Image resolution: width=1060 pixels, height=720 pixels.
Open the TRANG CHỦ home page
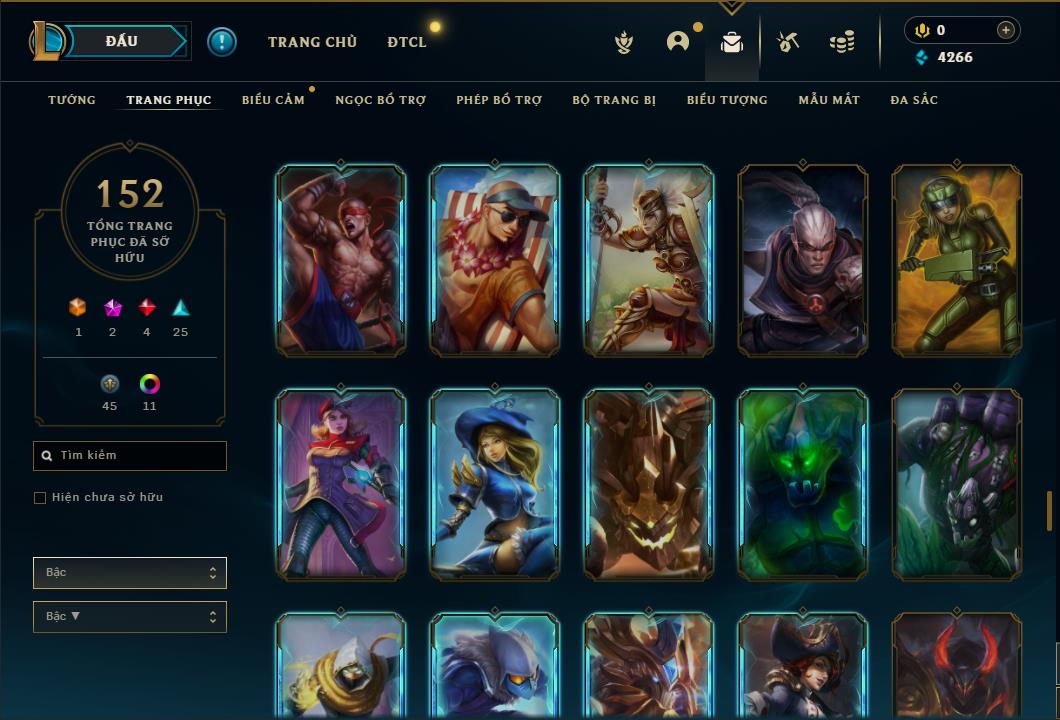[312, 42]
